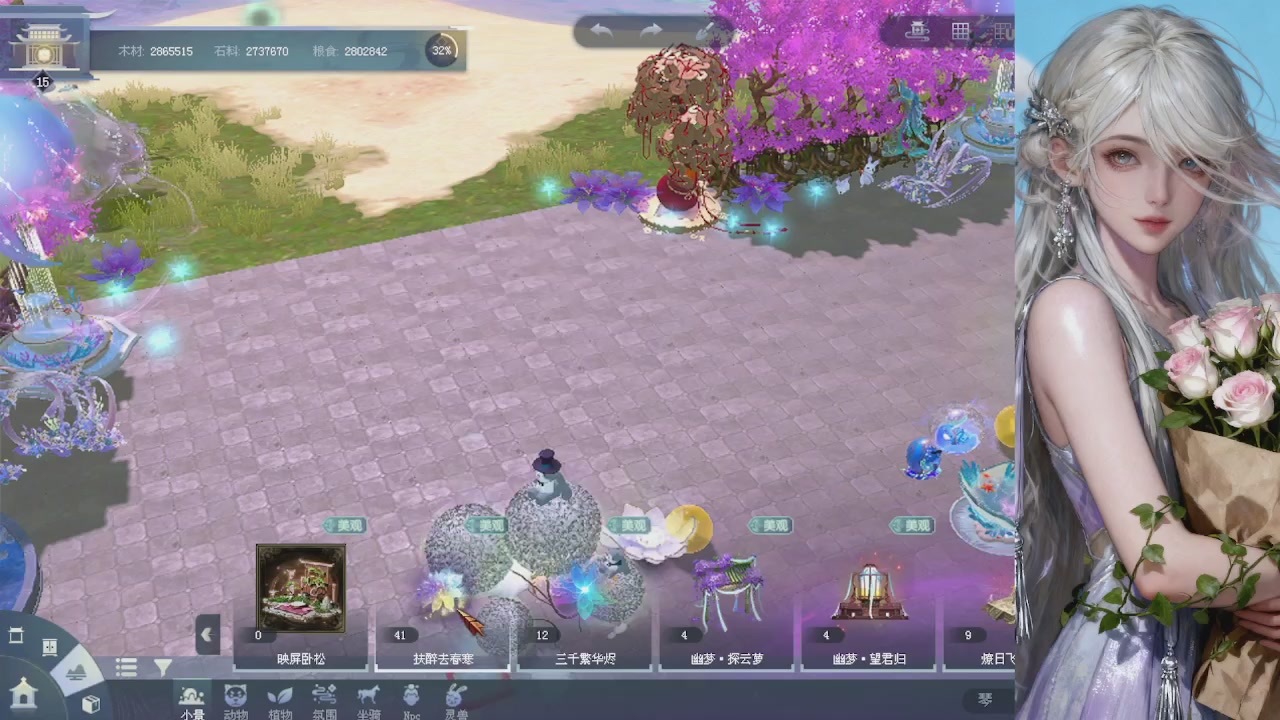Open the creature icon beside top-right grid
This screenshot has height=720, width=1280.
[917, 31]
